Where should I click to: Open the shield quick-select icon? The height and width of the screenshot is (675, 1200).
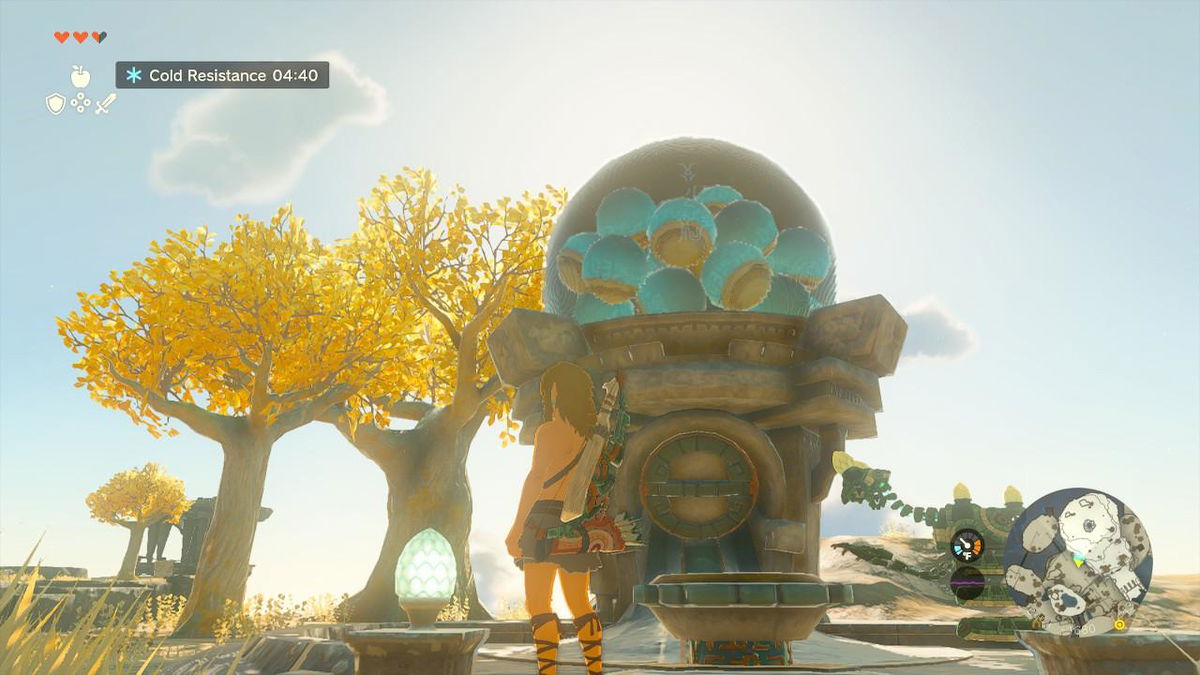click(56, 103)
